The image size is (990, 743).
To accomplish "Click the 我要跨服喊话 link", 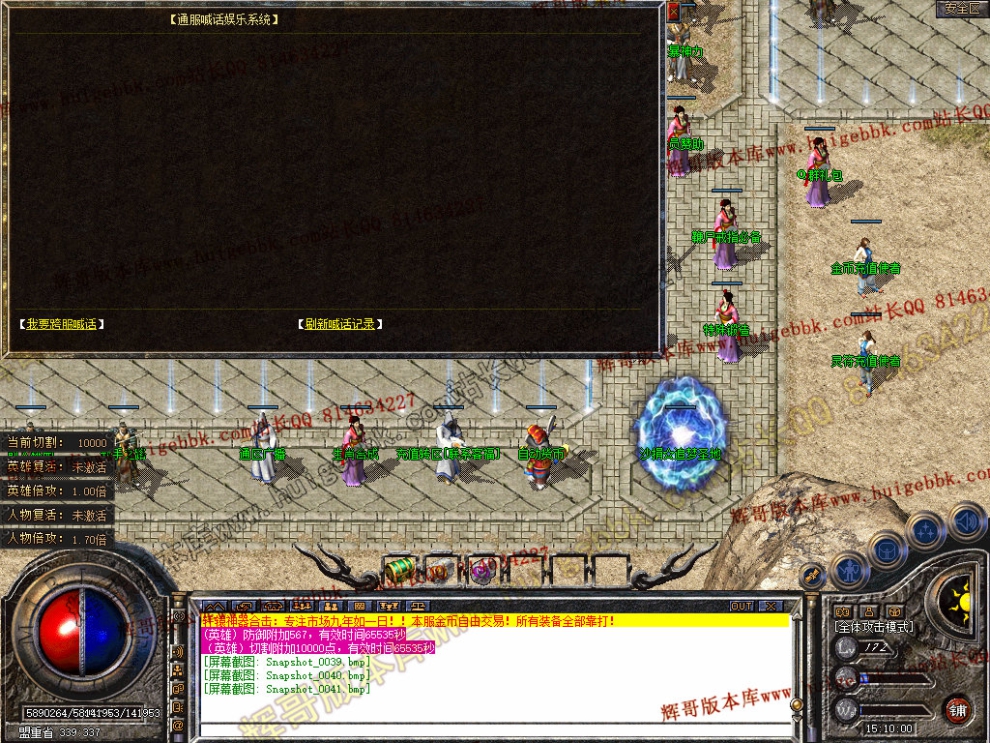I will pos(61,324).
